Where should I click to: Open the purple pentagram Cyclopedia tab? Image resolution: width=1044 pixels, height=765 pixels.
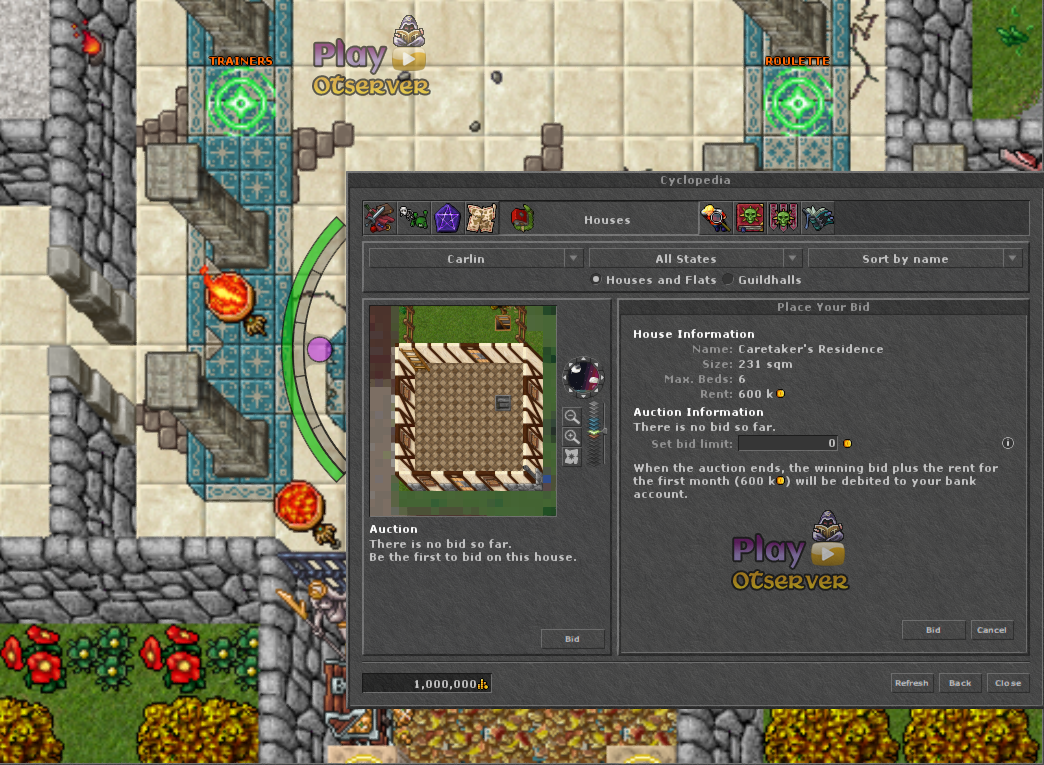click(x=445, y=218)
